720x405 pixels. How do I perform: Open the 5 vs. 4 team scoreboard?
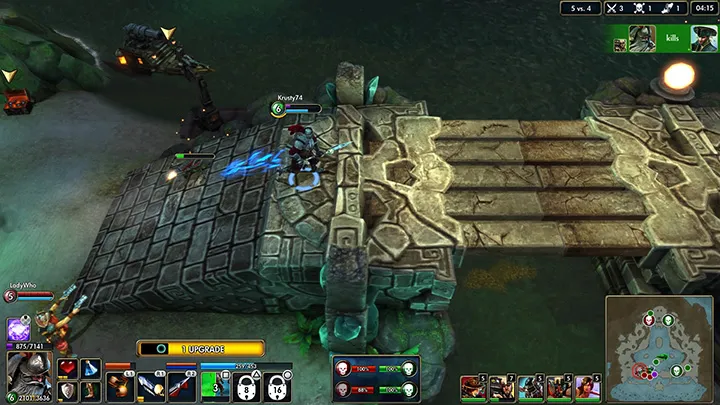coord(580,8)
